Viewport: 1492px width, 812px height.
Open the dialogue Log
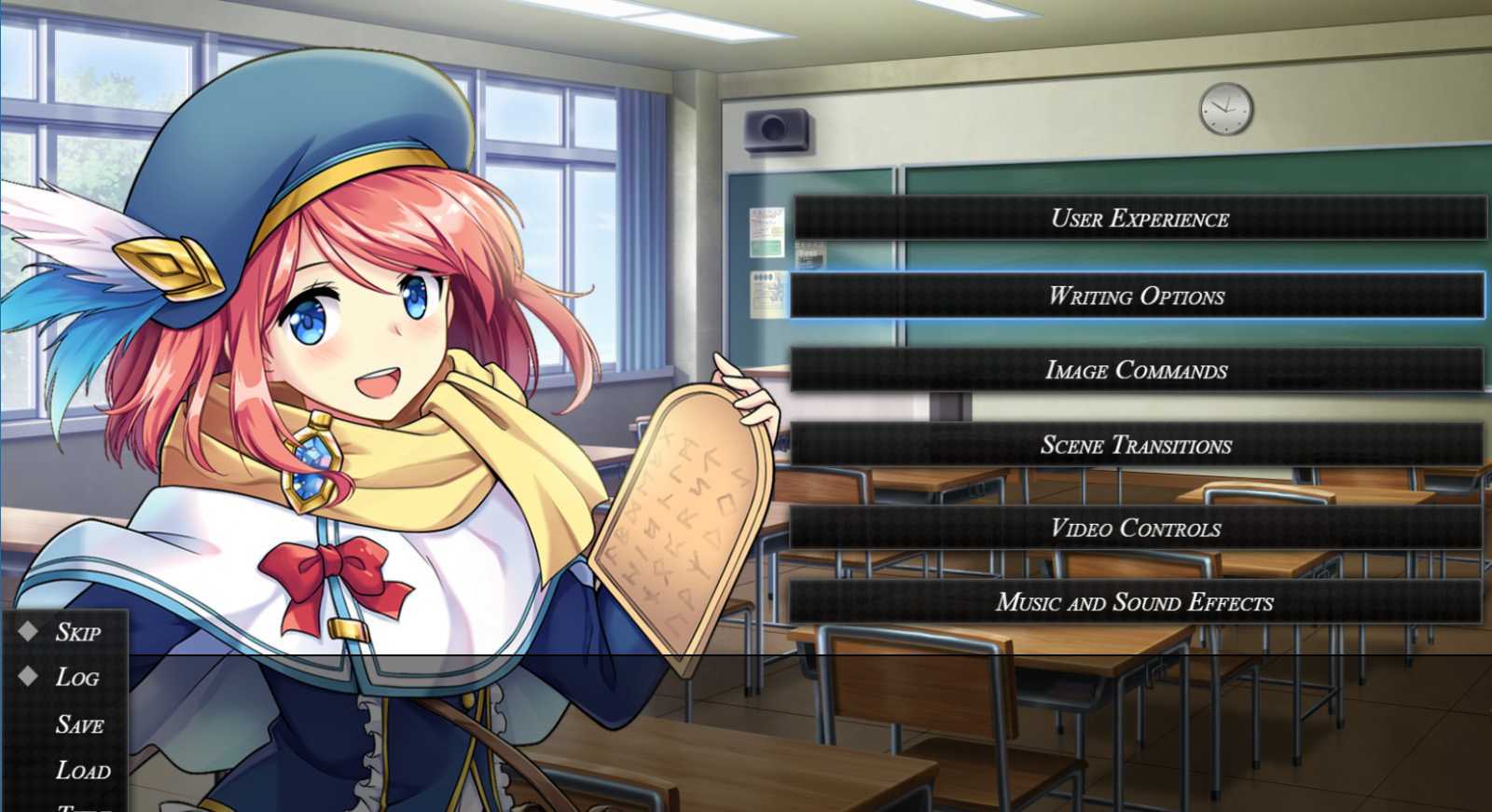[76, 678]
